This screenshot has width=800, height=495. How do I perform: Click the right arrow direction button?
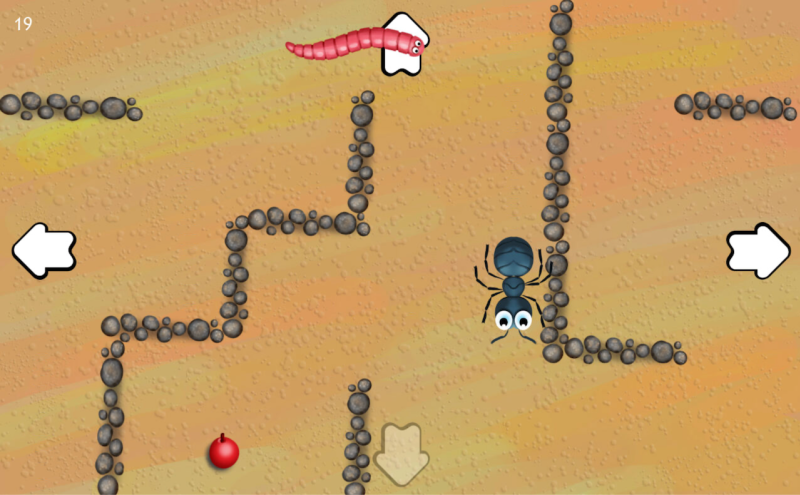[x=757, y=250]
